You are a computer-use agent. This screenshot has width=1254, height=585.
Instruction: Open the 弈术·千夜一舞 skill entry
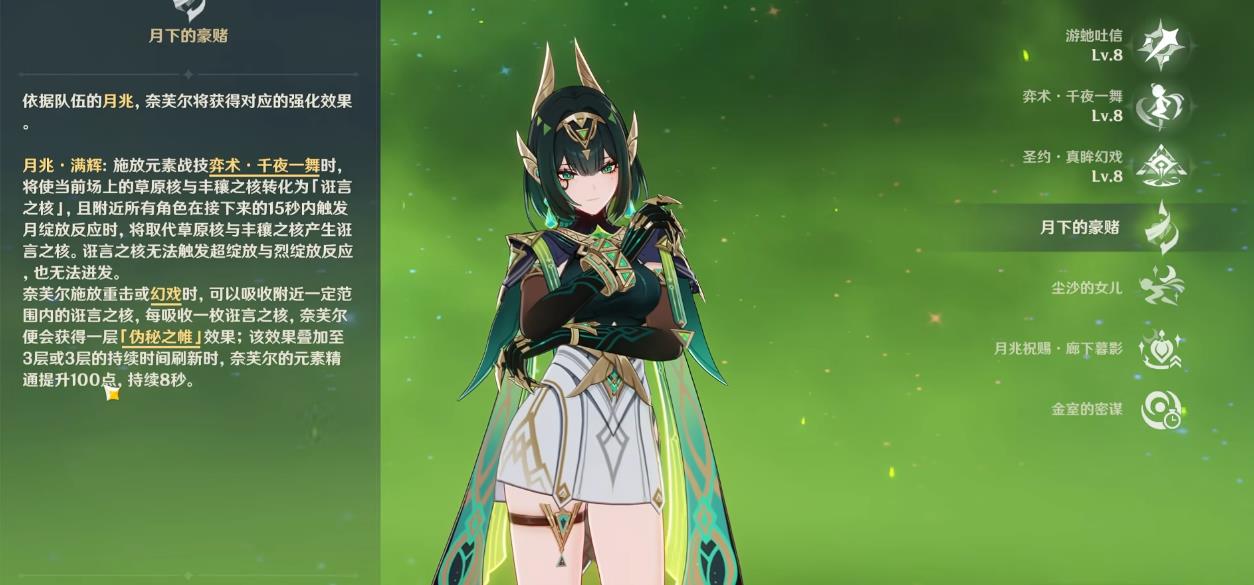(x=1160, y=106)
